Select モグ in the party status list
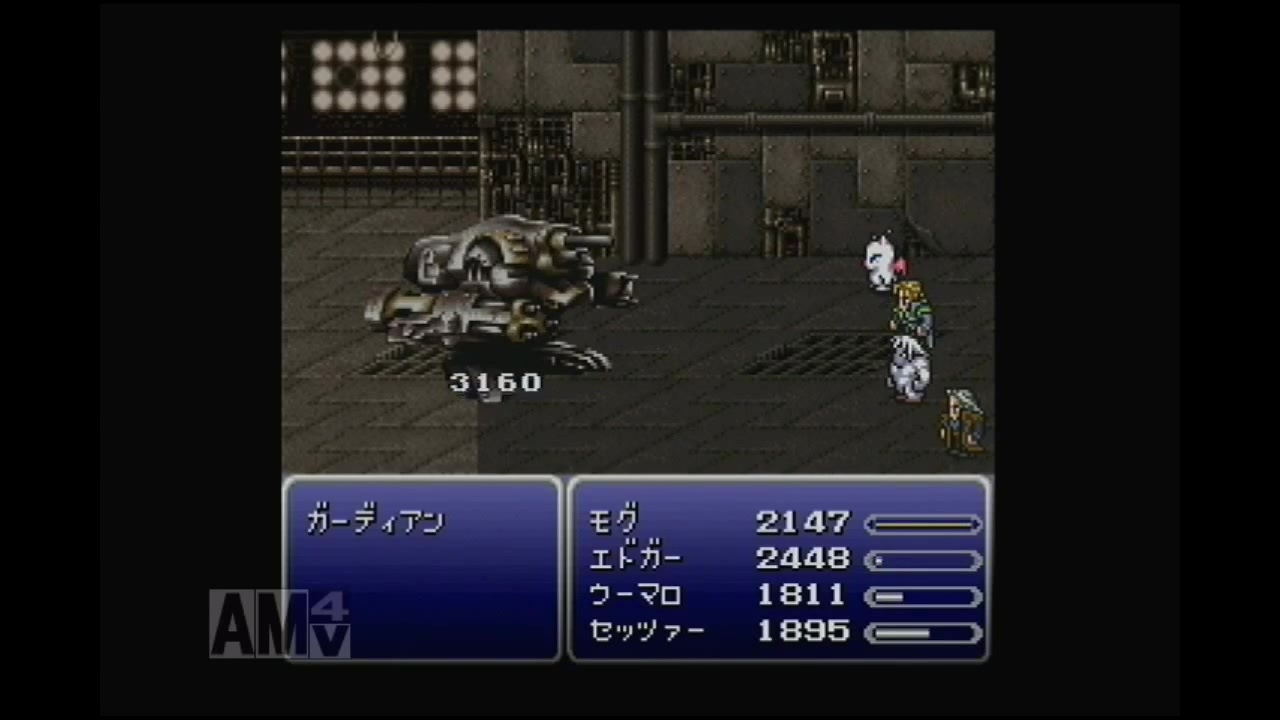The height and width of the screenshot is (720, 1280). (x=615, y=522)
